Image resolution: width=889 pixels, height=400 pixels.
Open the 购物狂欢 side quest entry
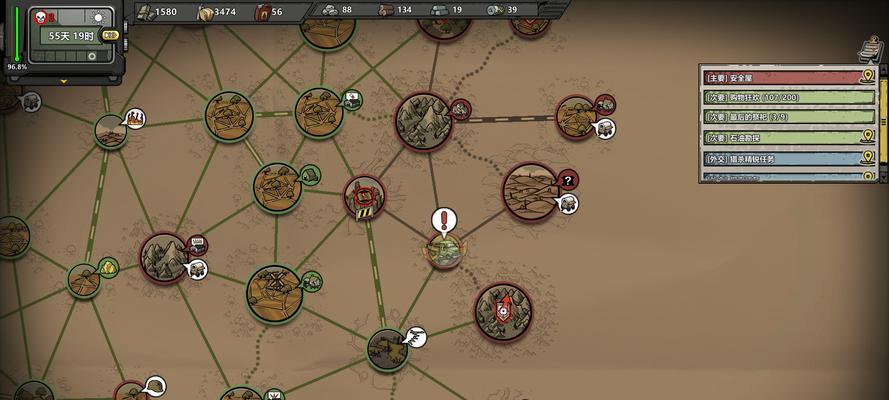(x=780, y=97)
